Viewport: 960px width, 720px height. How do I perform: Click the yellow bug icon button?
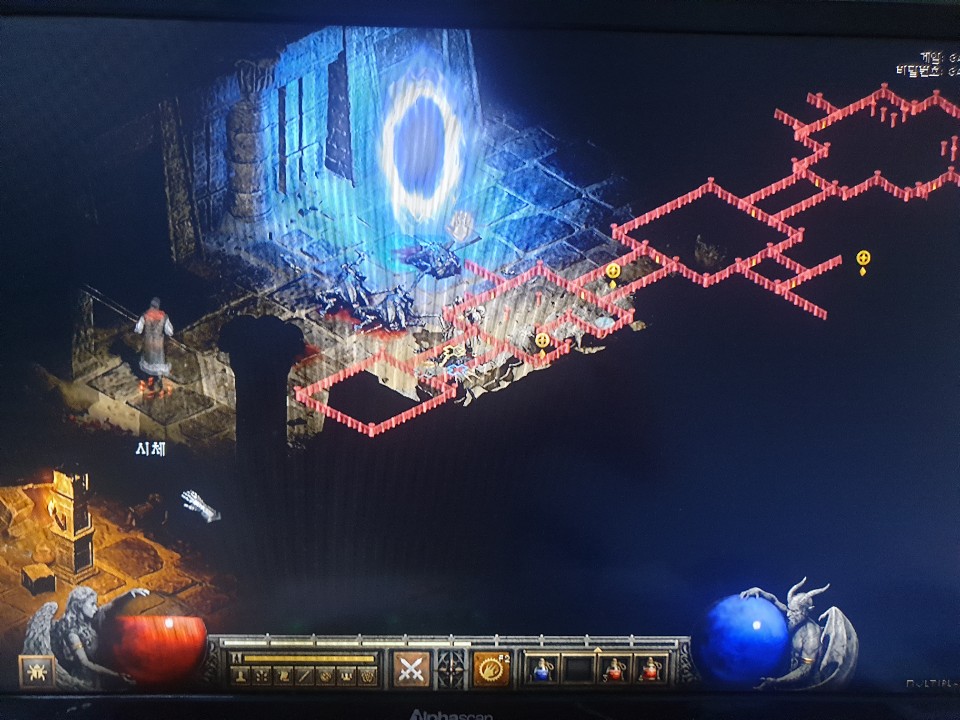pos(35,671)
